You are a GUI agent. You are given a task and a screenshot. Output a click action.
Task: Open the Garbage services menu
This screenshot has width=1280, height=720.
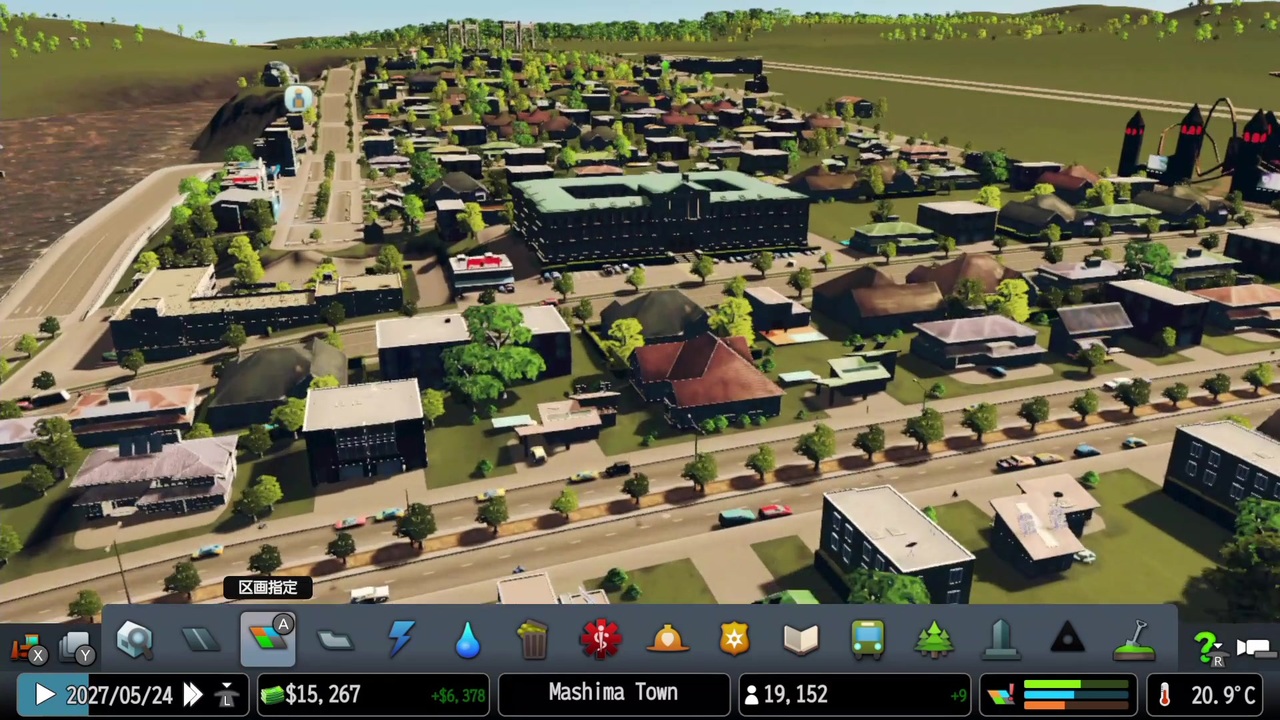[532, 640]
